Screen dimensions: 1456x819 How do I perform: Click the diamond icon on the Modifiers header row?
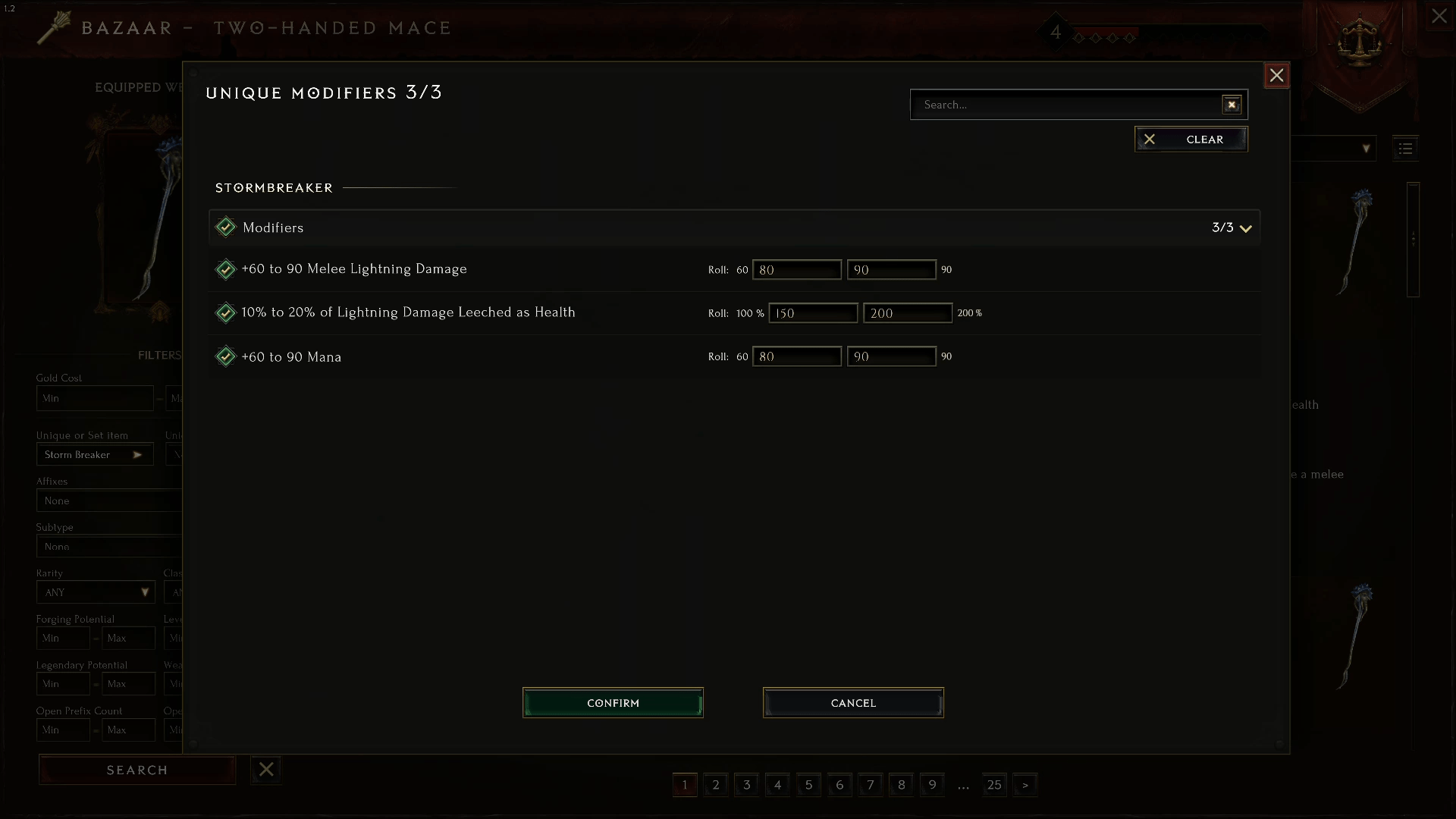pos(226,227)
